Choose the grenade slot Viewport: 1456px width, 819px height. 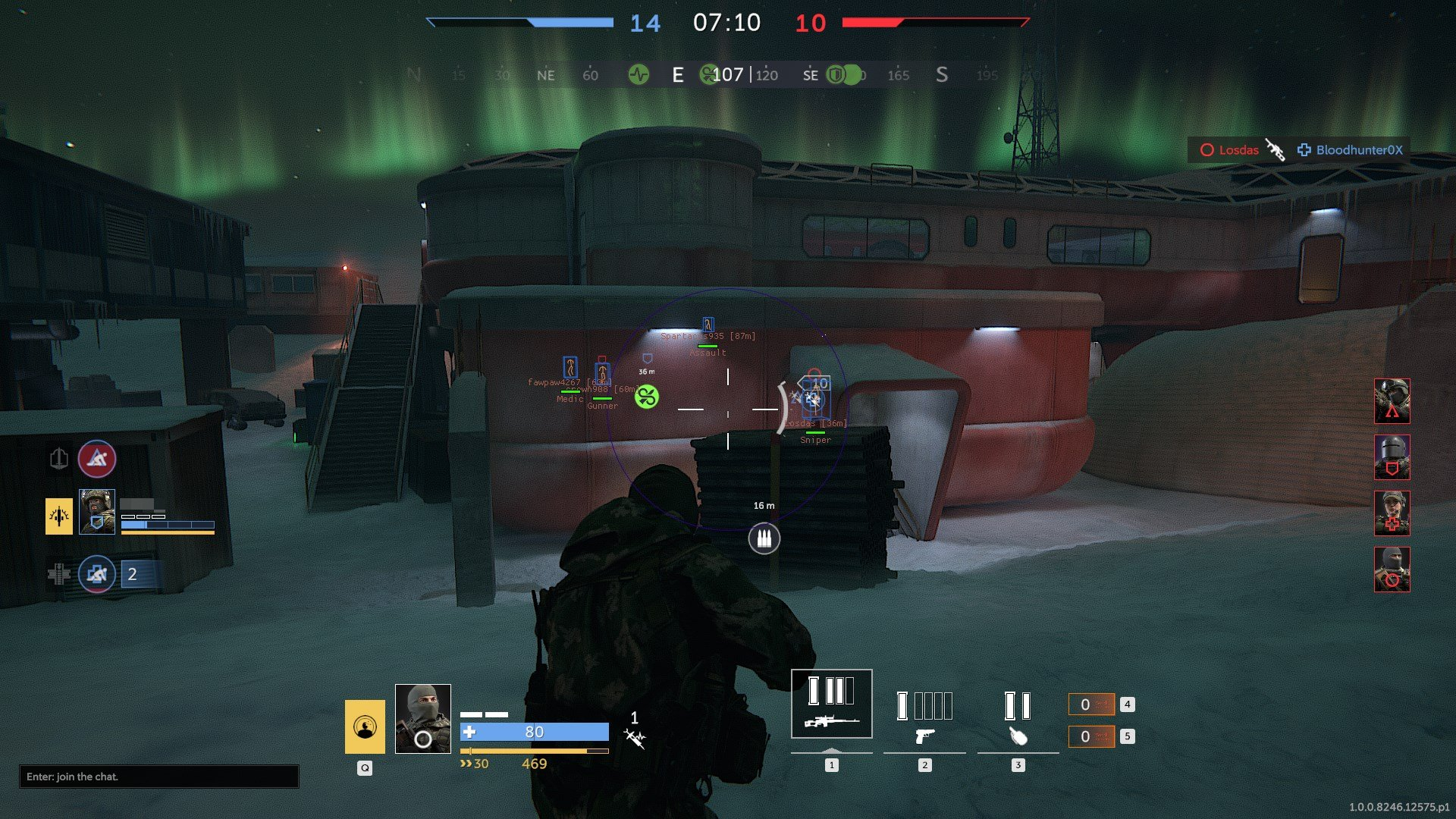point(1018,717)
